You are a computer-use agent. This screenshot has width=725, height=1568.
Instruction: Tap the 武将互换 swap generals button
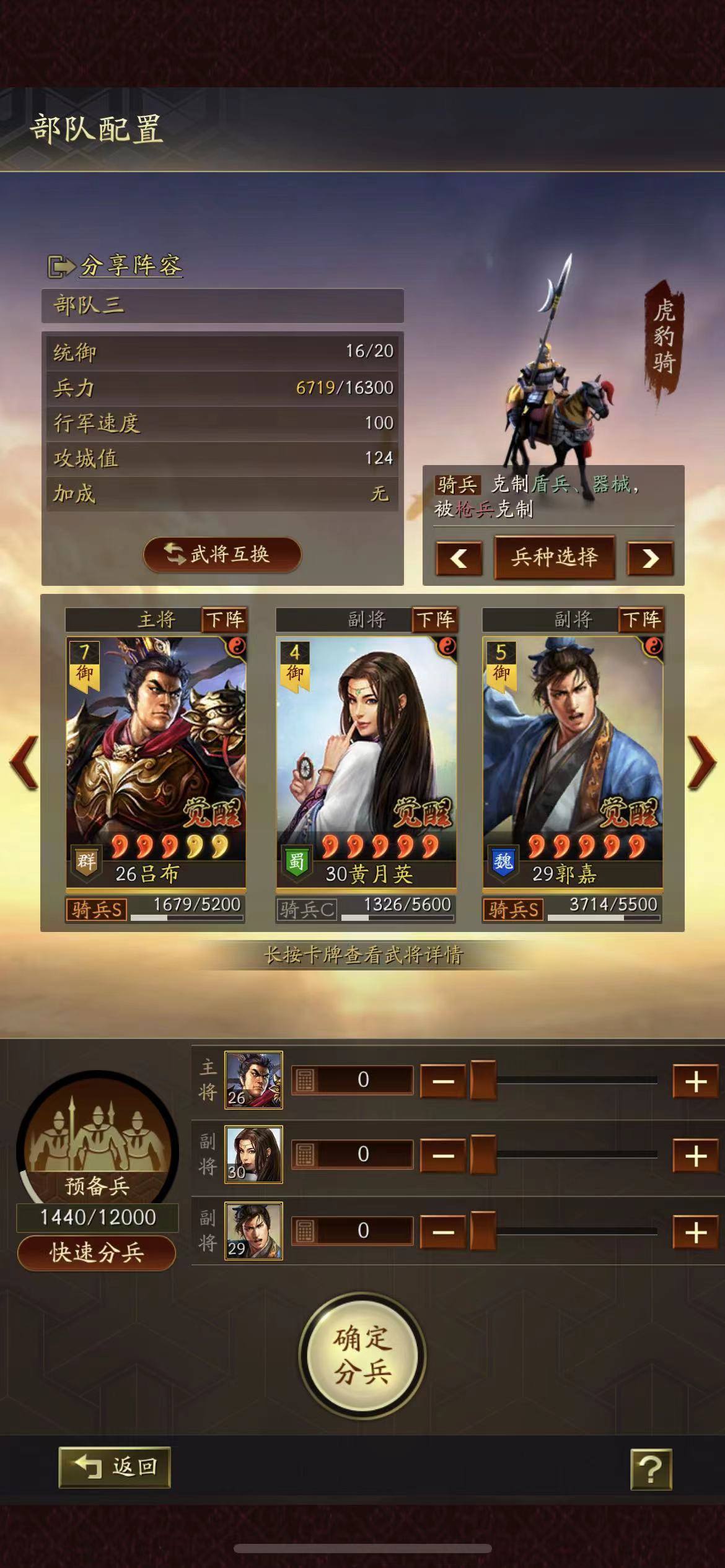tap(222, 554)
